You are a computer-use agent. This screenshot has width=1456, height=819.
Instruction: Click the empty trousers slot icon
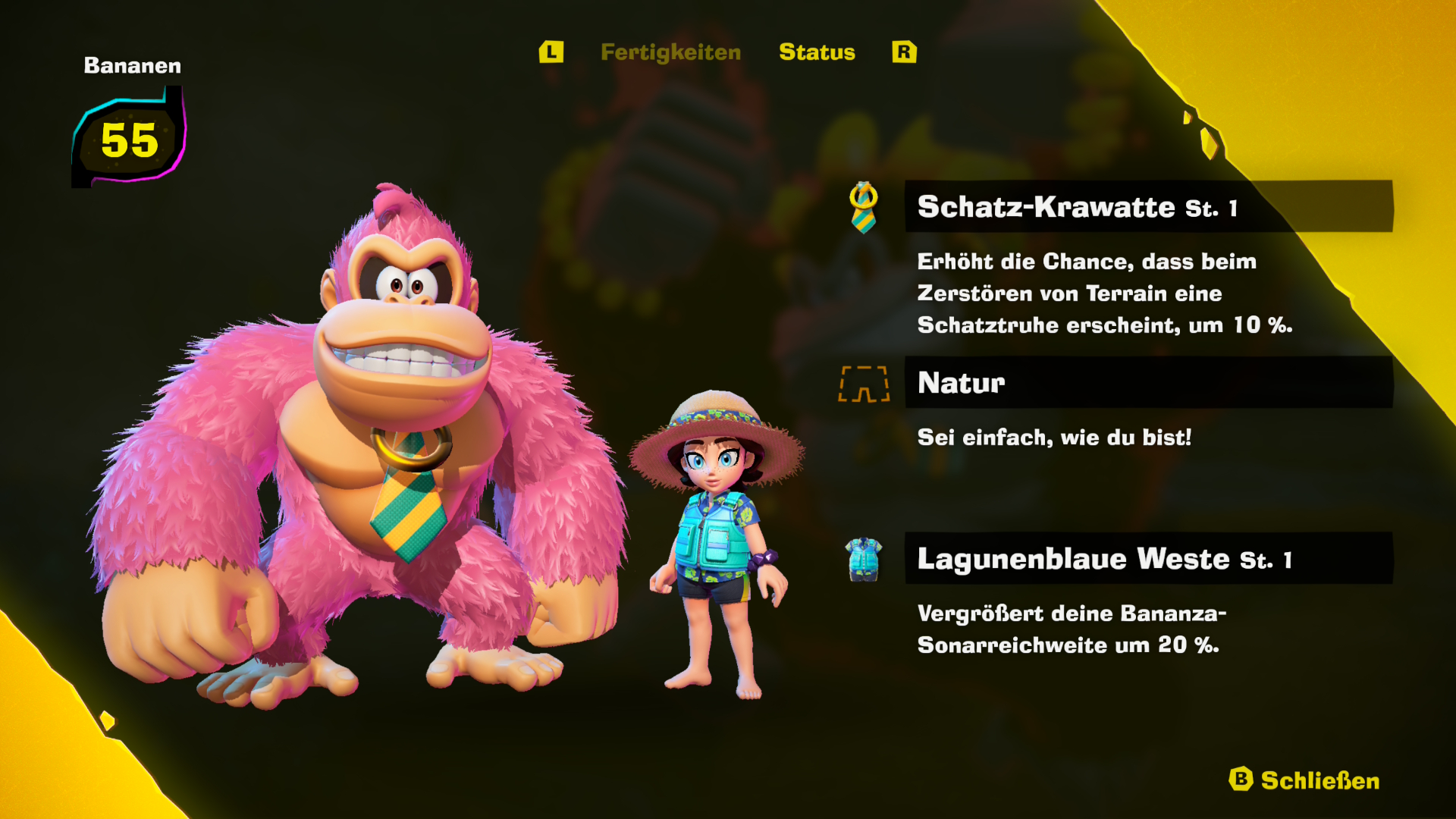click(864, 384)
